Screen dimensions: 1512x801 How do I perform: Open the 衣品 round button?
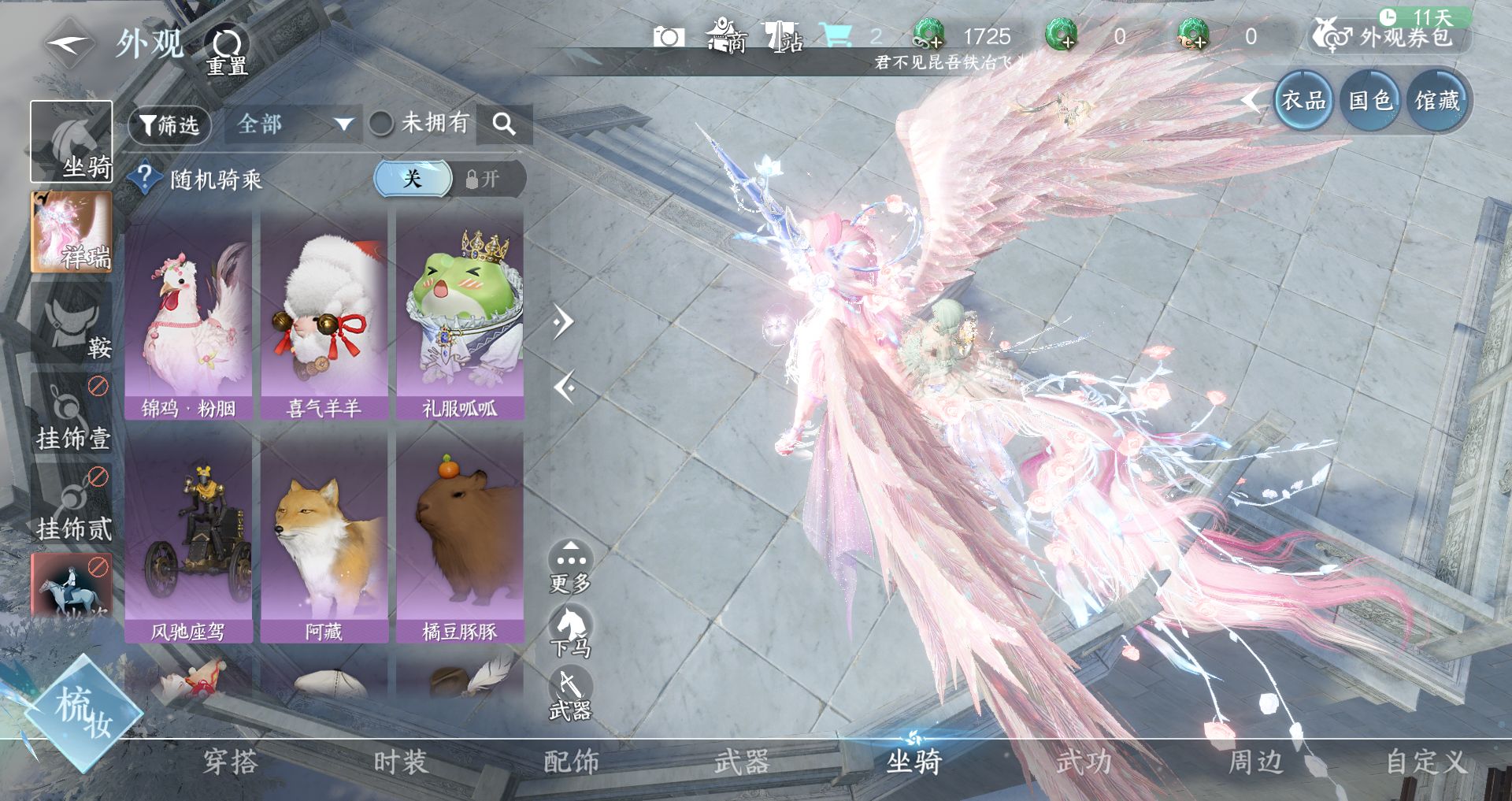[x=1303, y=101]
